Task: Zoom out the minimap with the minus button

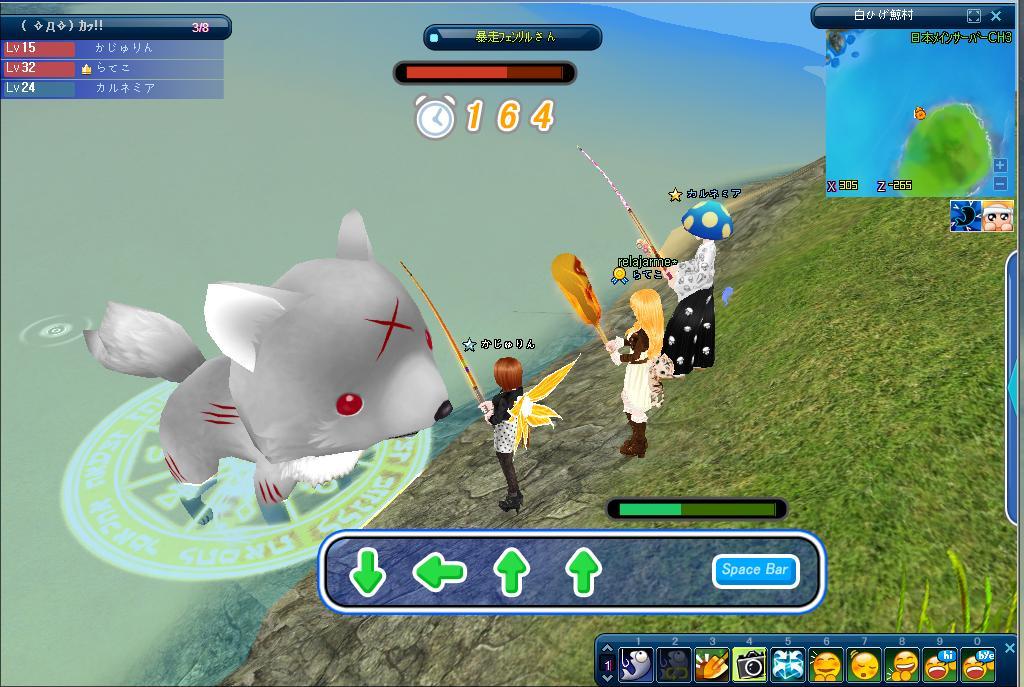Action: coord(1000,183)
